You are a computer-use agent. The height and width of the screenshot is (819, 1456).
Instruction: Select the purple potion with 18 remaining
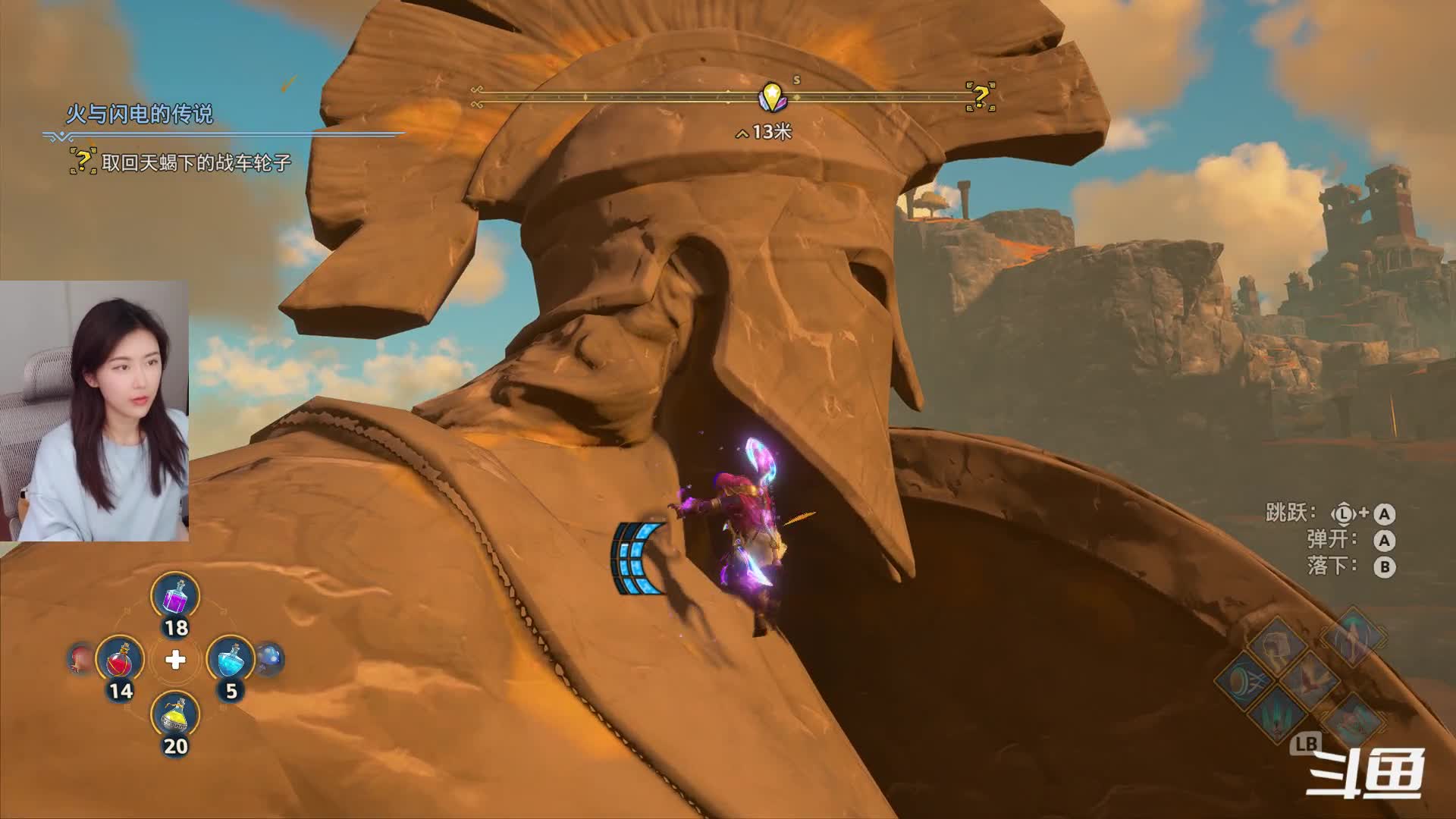click(x=175, y=597)
